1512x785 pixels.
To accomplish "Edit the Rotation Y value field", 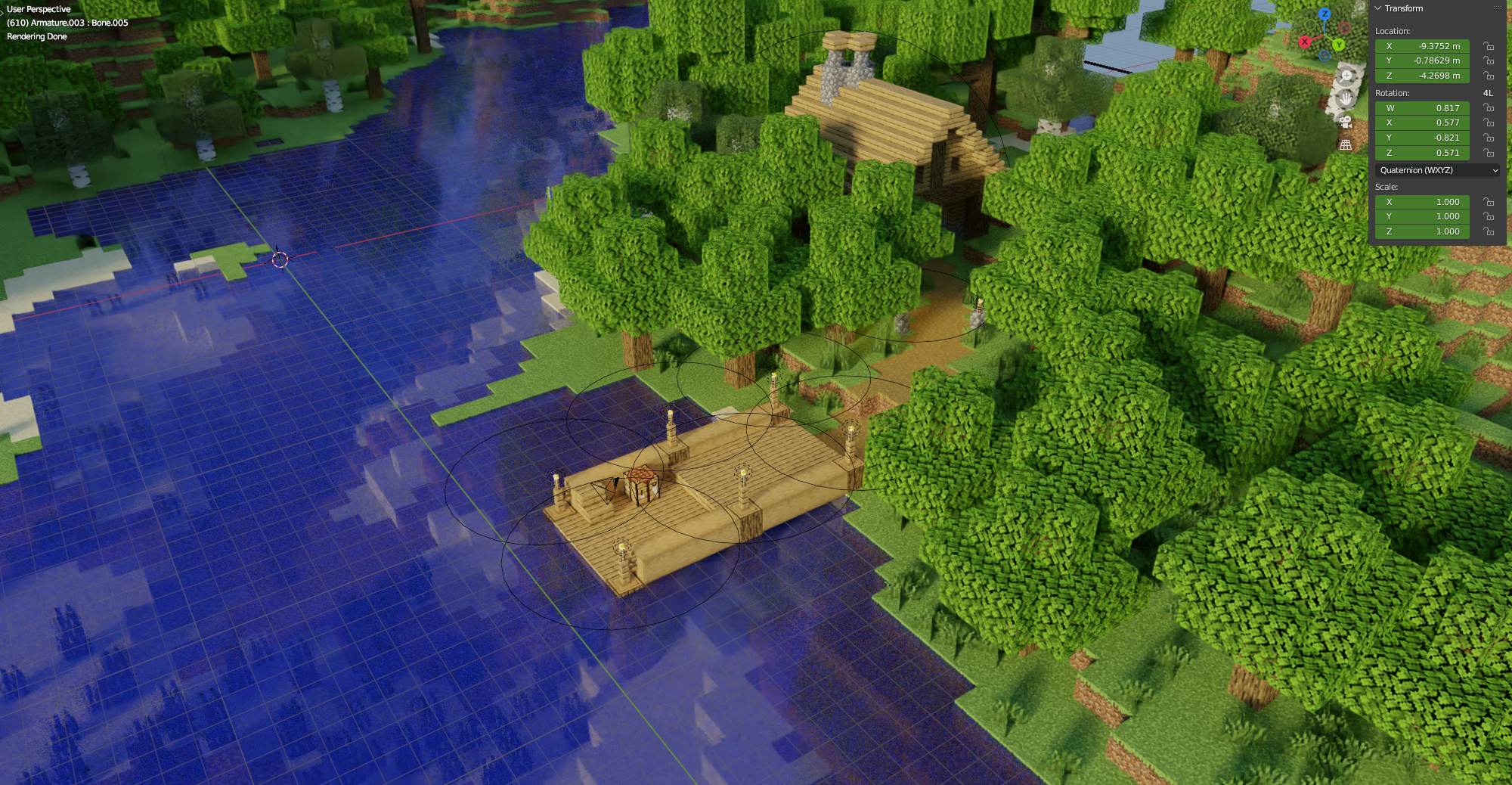I will point(1422,138).
